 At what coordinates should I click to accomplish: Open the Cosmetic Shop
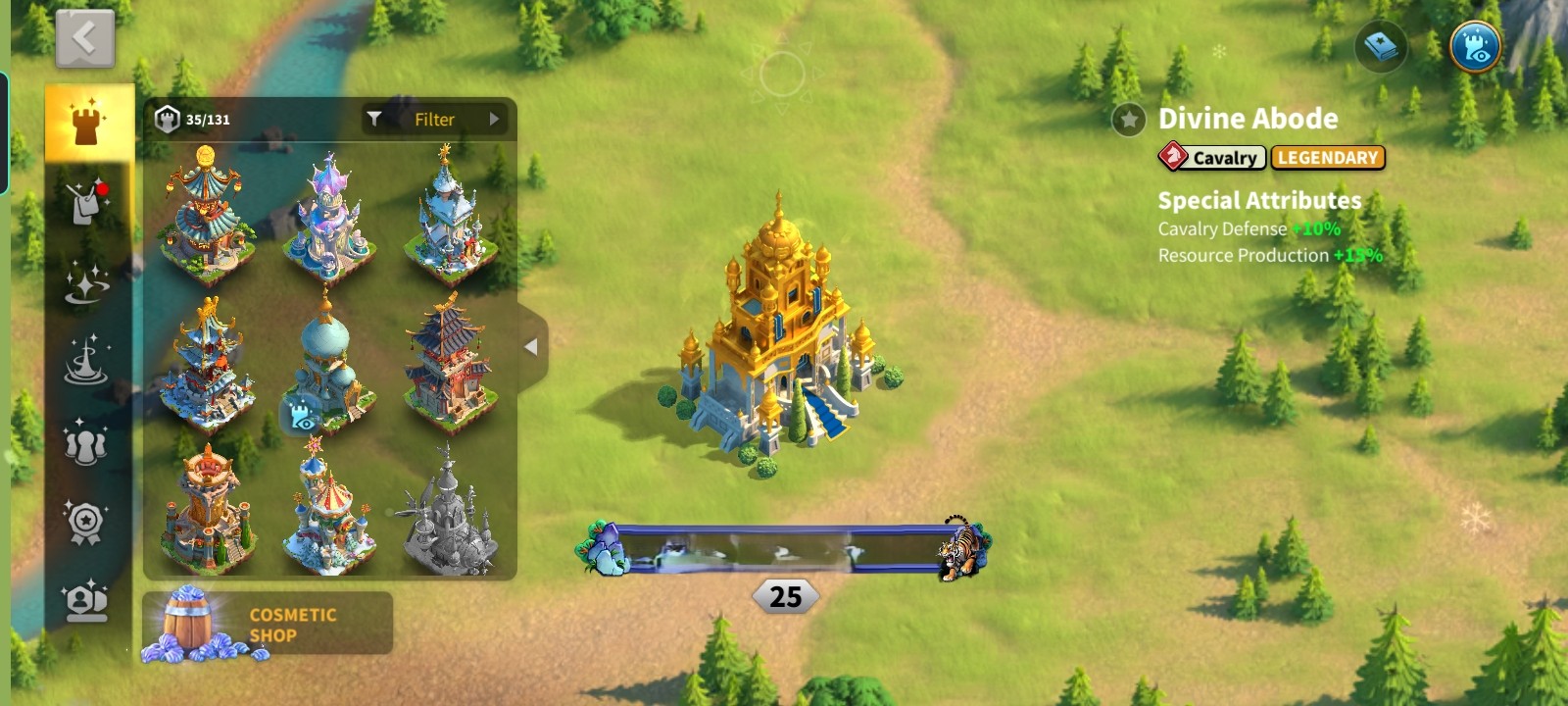(x=268, y=624)
